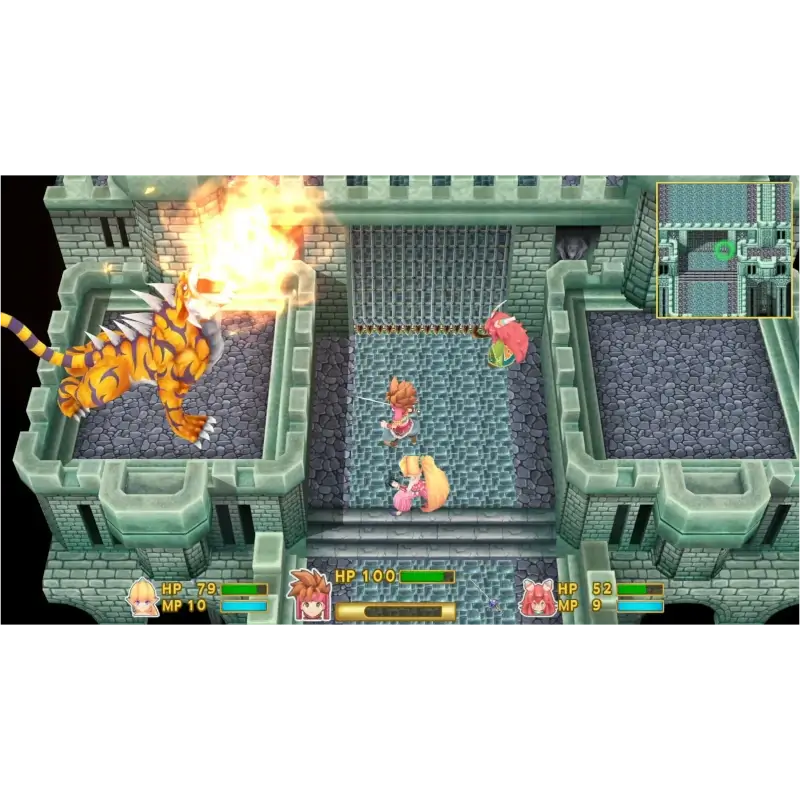Click the castle minimap
The image size is (800, 800).
pos(724,250)
